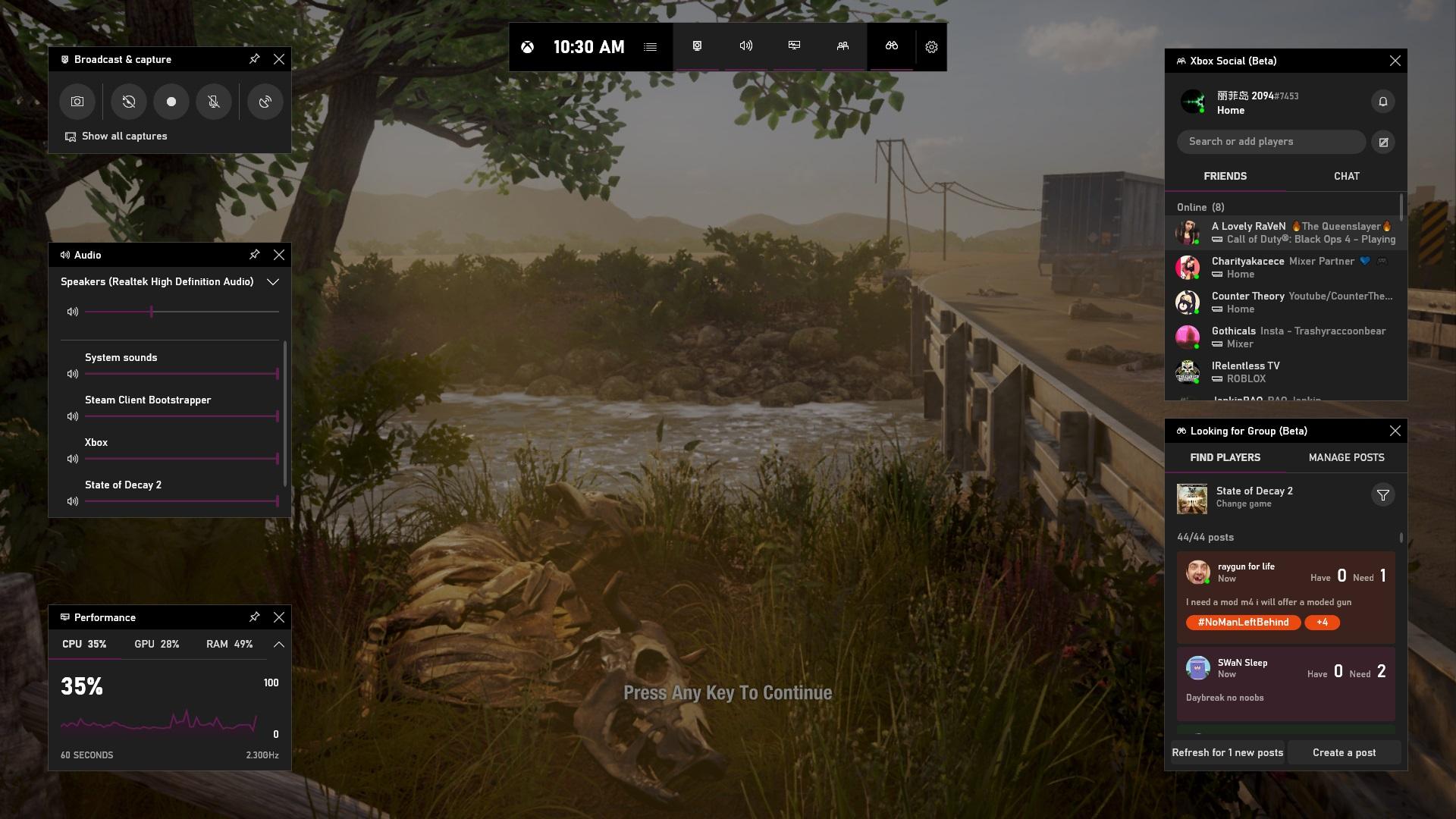
Task: Close the Broadcast & capture widget
Action: 279,59
